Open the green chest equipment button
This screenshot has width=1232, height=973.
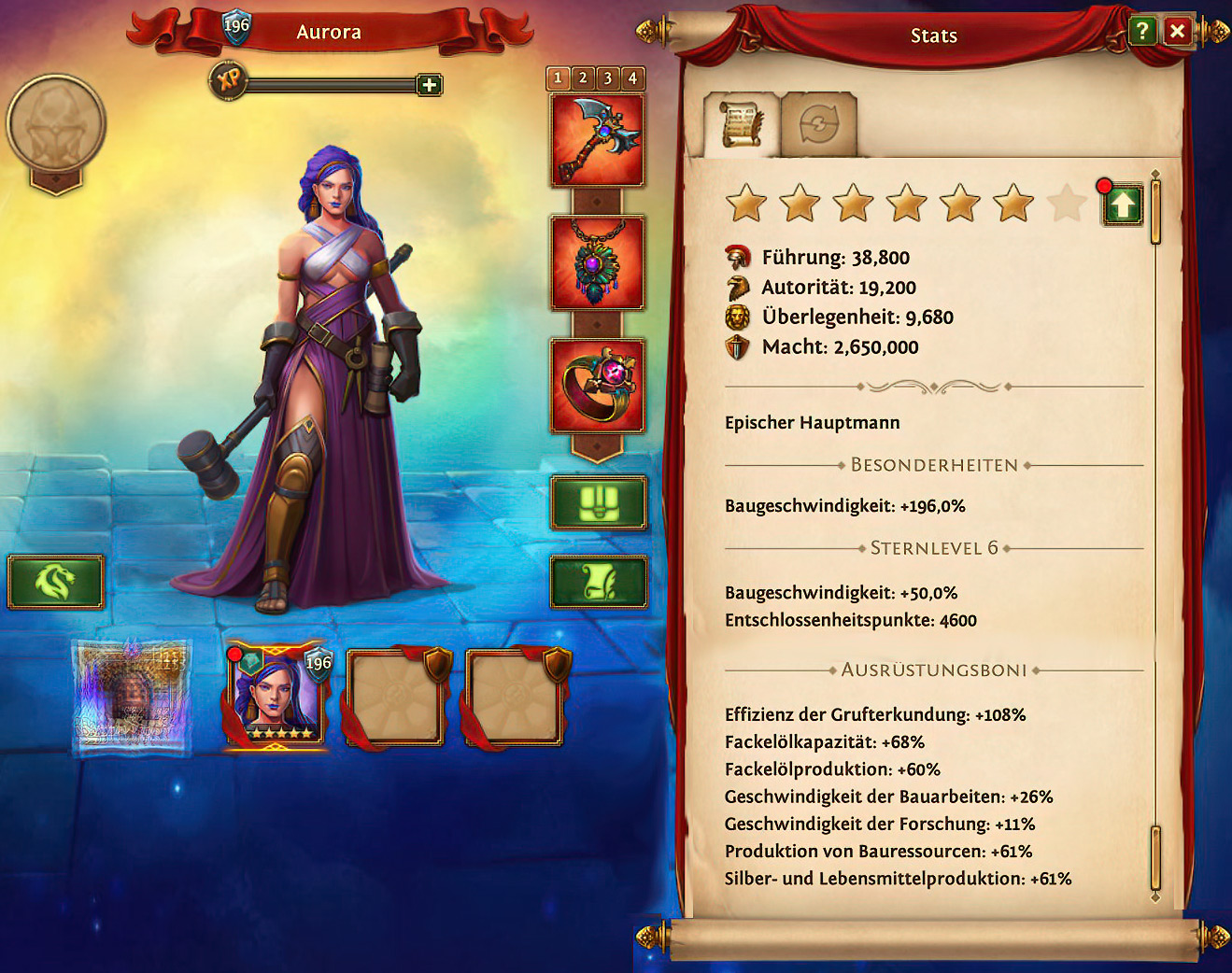coord(598,503)
